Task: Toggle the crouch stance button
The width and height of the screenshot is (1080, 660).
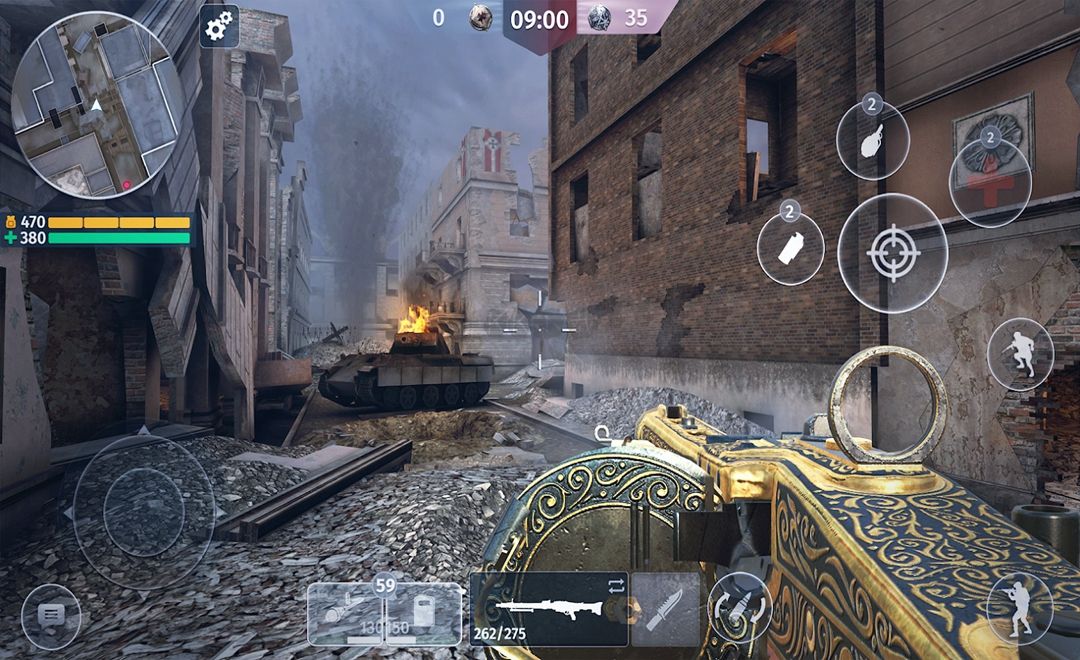Action: click(x=1019, y=607)
